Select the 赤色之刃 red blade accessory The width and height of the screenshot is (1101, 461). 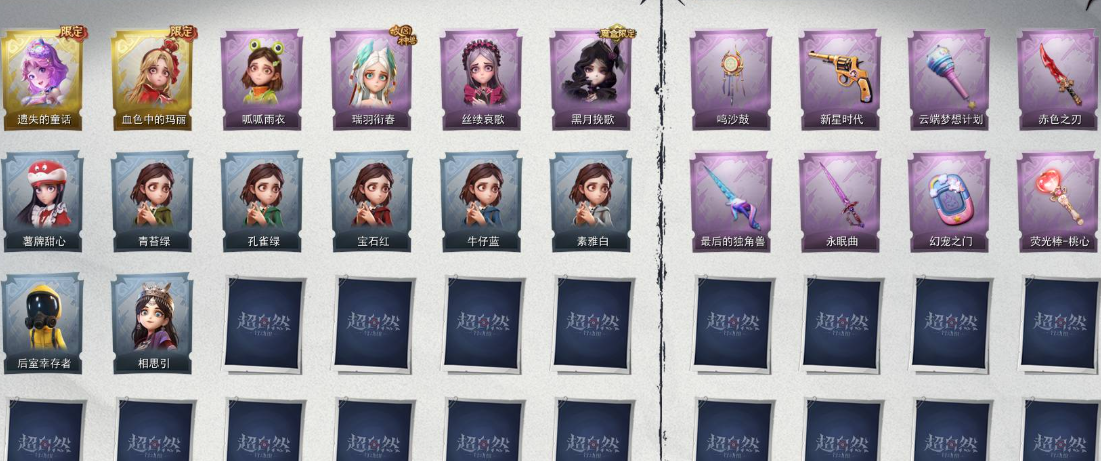click(x=1058, y=78)
